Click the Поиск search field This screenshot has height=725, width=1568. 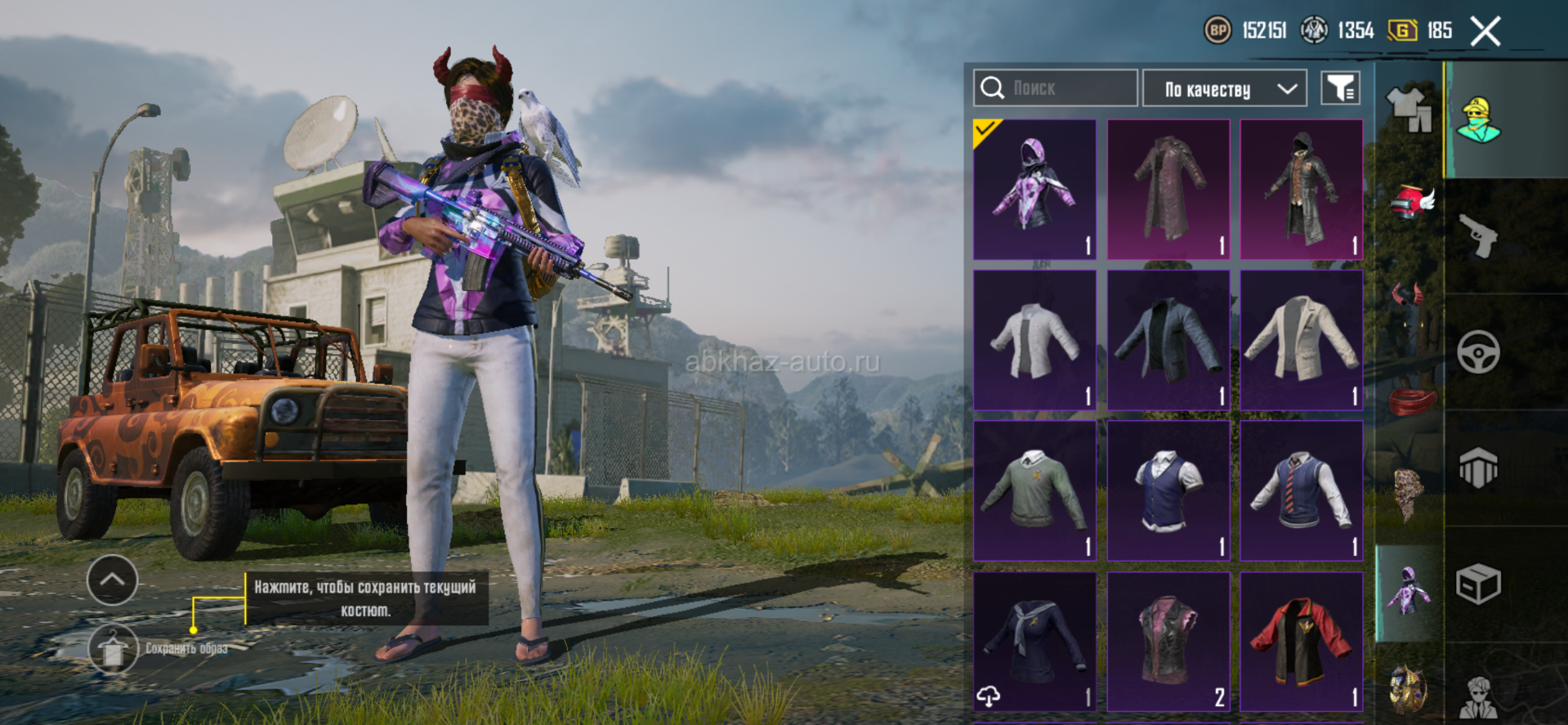click(x=1055, y=88)
